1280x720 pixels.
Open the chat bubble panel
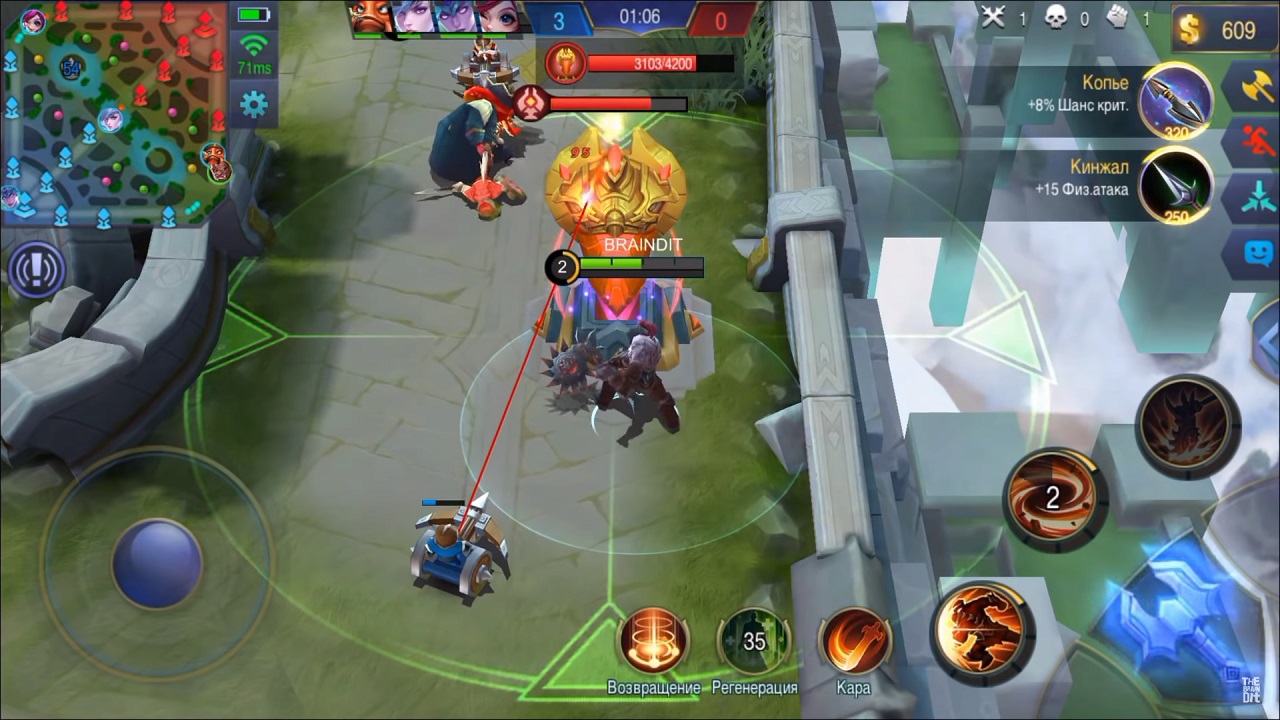[1257, 251]
